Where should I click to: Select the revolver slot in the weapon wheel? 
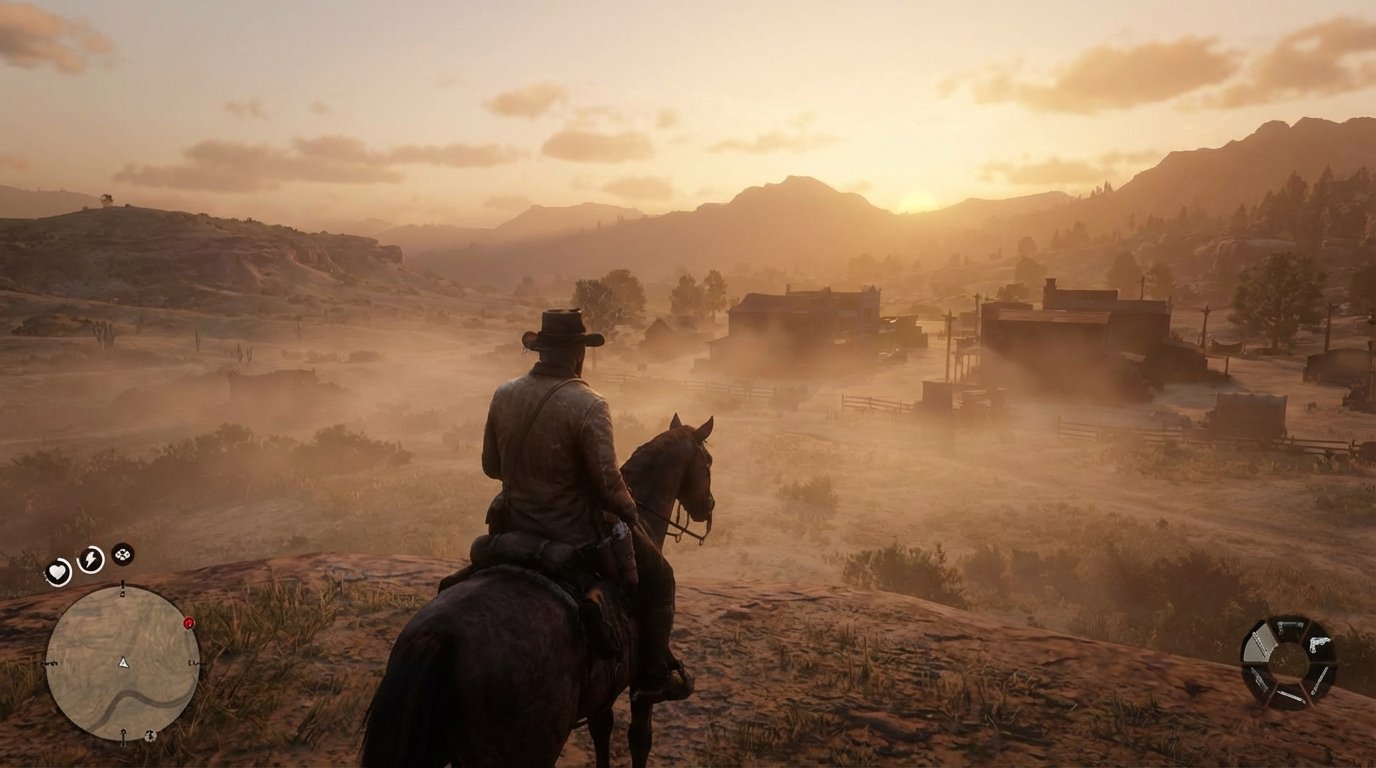point(1320,644)
